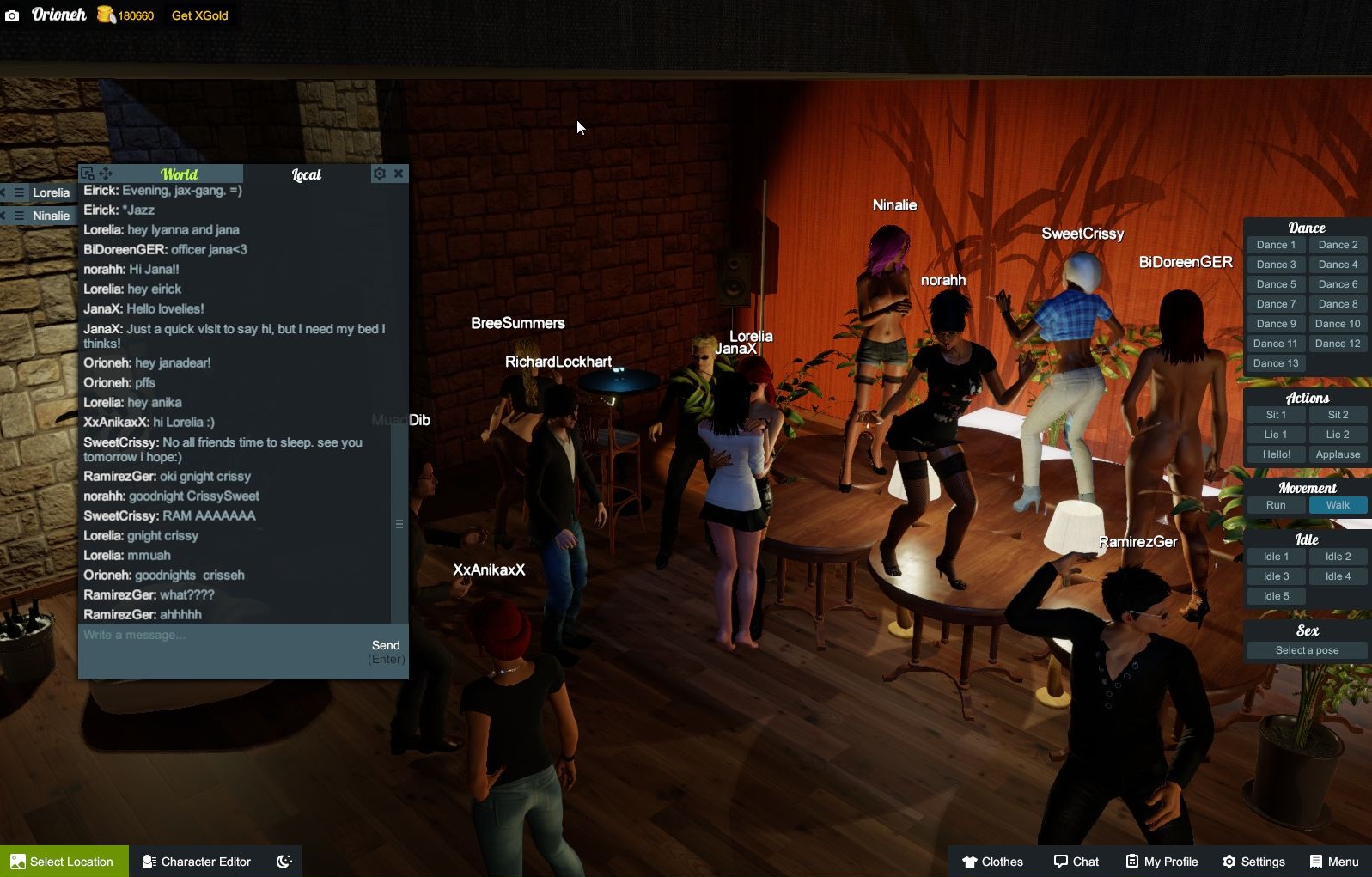Perform the Applause action
1372x877 pixels.
pyautogui.click(x=1338, y=454)
